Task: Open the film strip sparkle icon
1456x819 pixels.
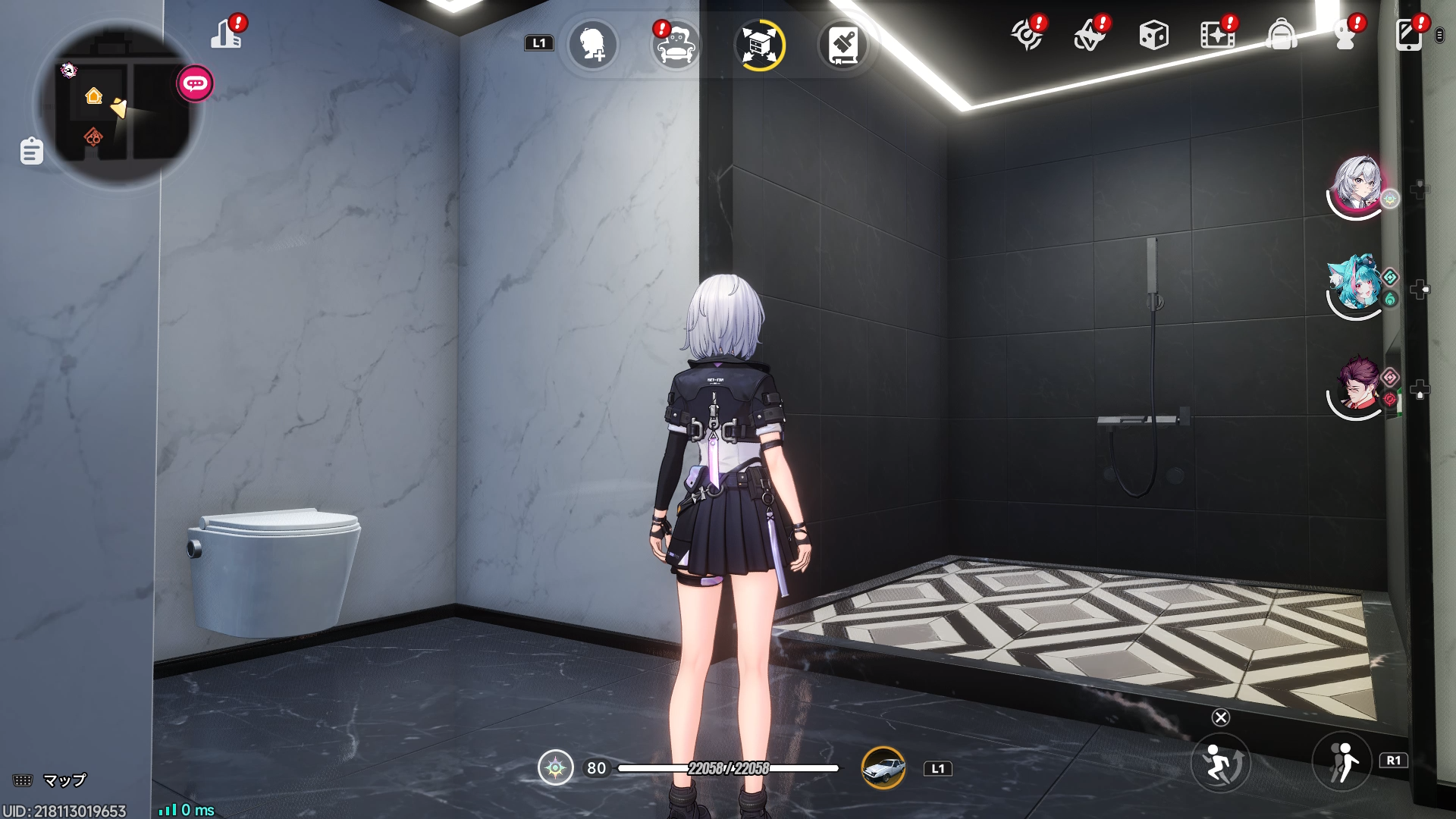Action: 1217,35
